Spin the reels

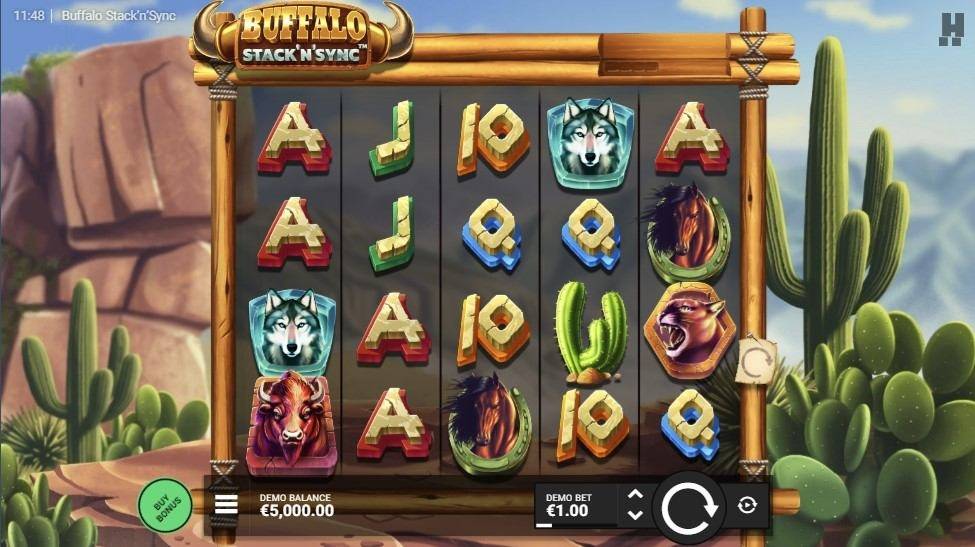click(x=690, y=507)
